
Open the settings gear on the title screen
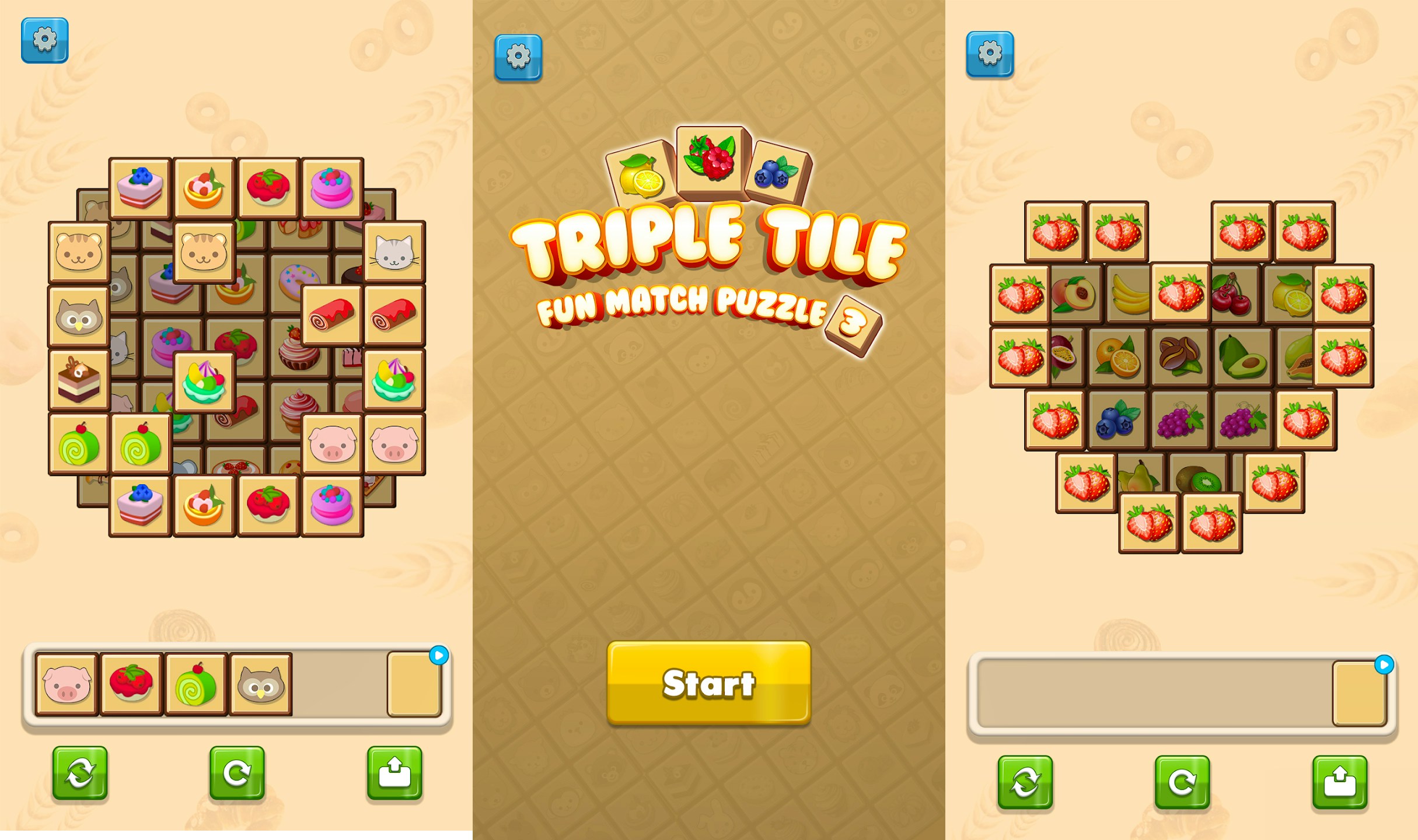point(517,58)
